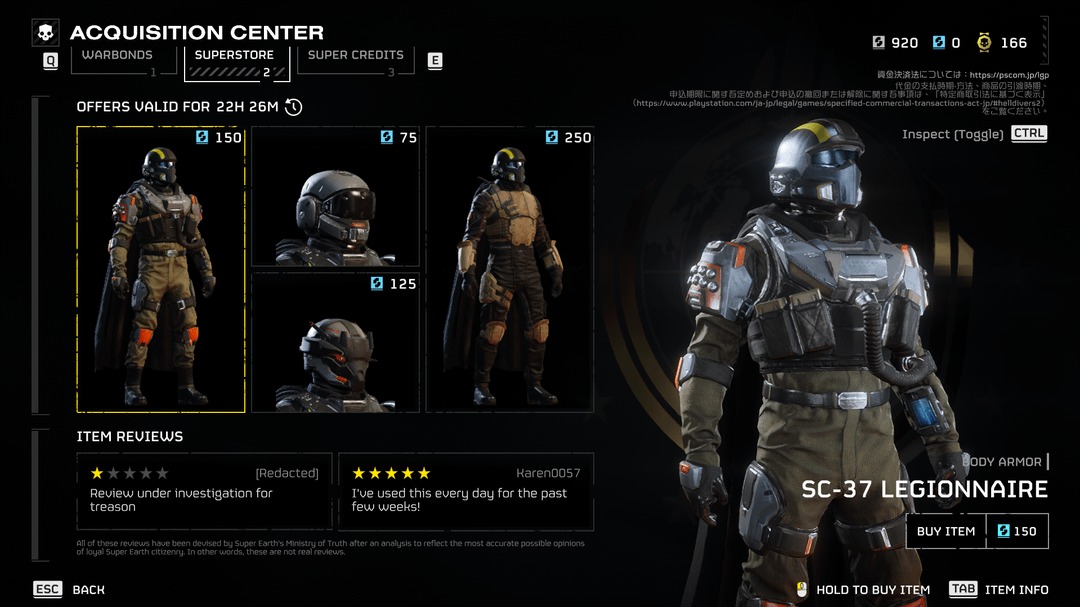The image size is (1080, 607).
Task: Buy the SC-37 Legionnaire armor
Action: pyautogui.click(x=946, y=531)
